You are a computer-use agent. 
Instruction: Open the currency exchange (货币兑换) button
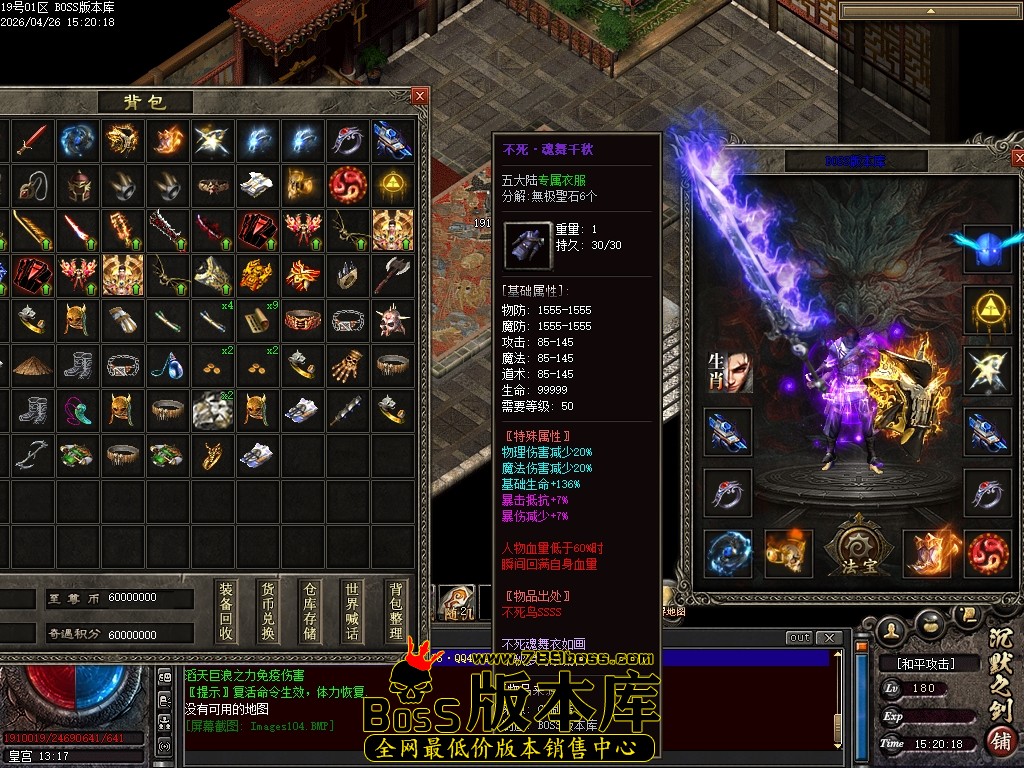click(x=267, y=611)
